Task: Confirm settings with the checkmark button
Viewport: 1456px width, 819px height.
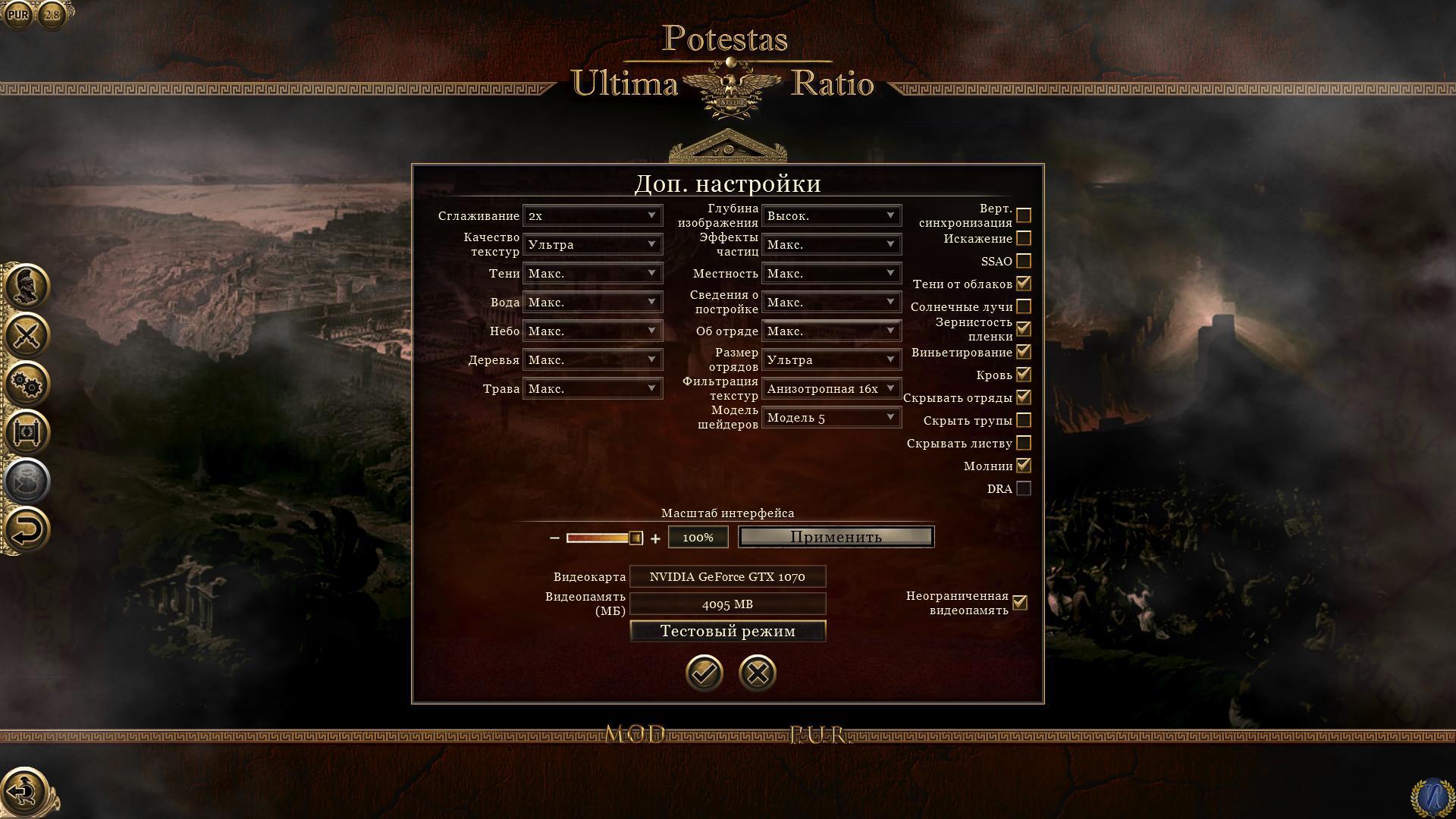Action: pos(704,673)
